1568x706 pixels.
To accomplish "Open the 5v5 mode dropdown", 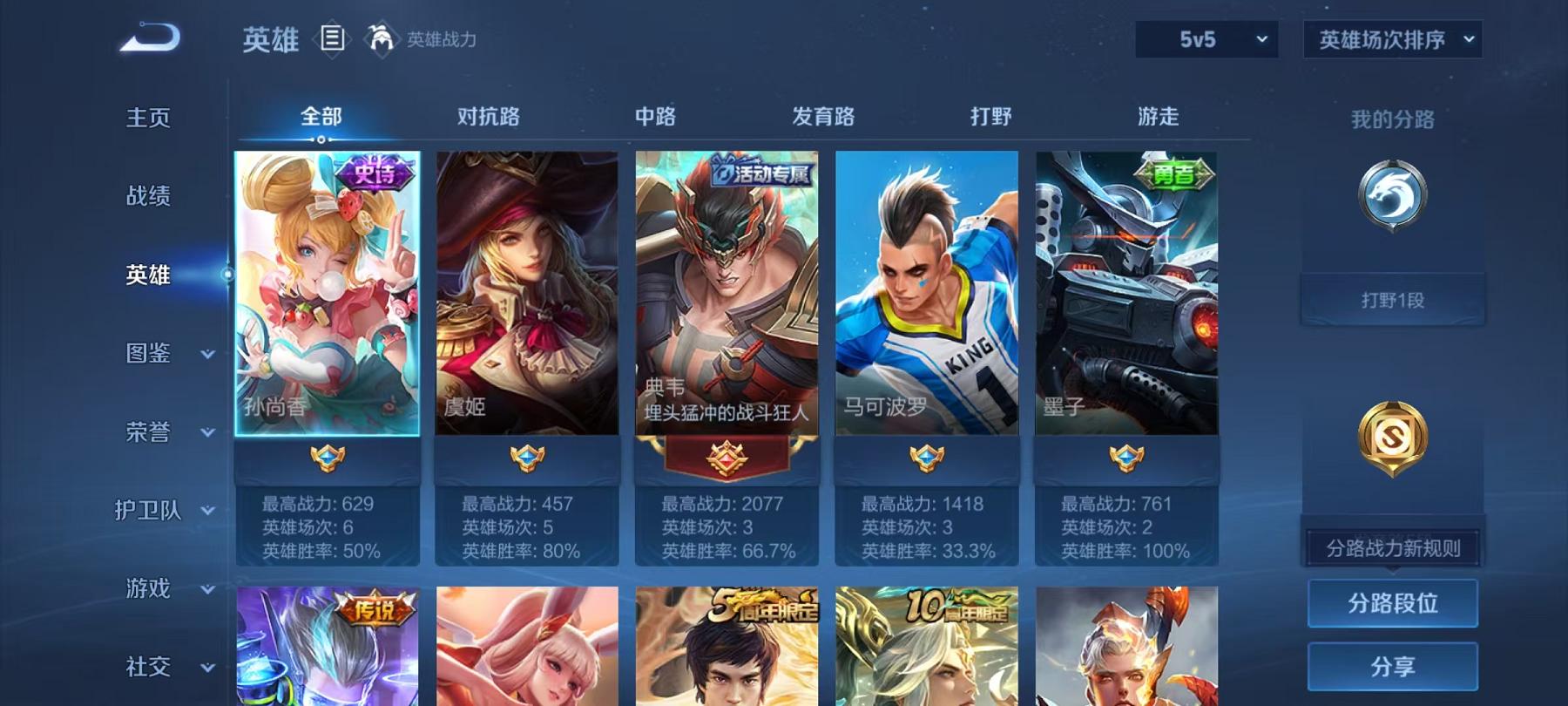I will click(x=1206, y=39).
